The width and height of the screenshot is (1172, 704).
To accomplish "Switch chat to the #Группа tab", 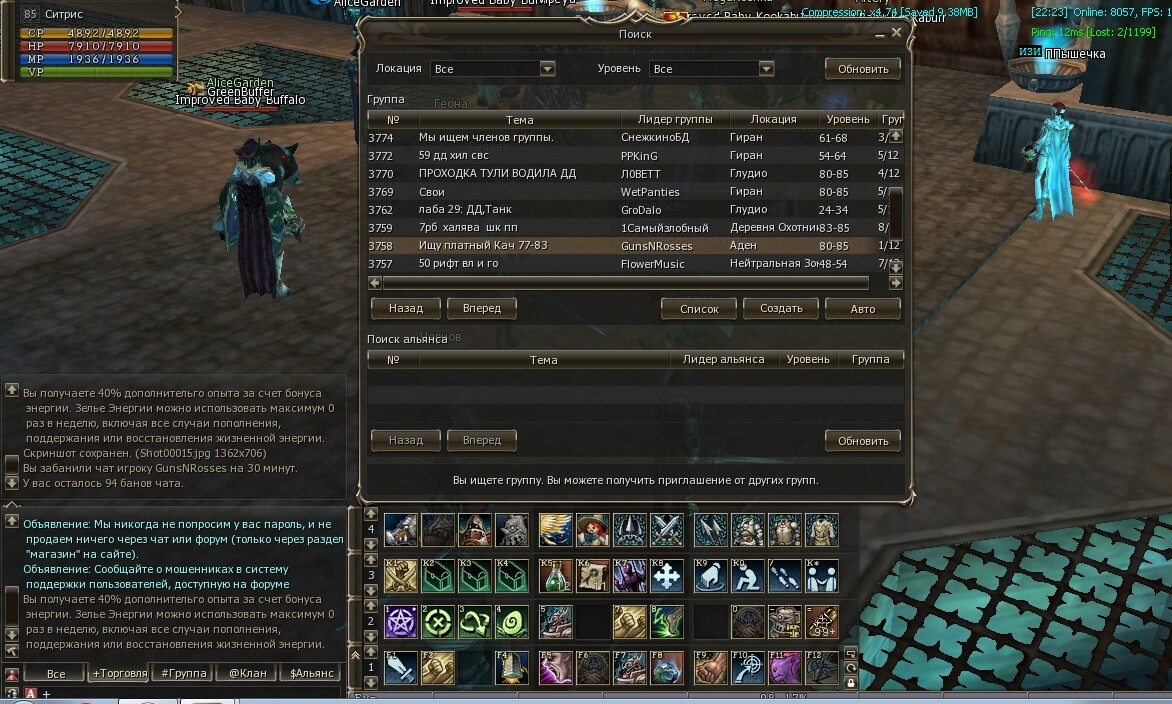I will click(x=183, y=673).
